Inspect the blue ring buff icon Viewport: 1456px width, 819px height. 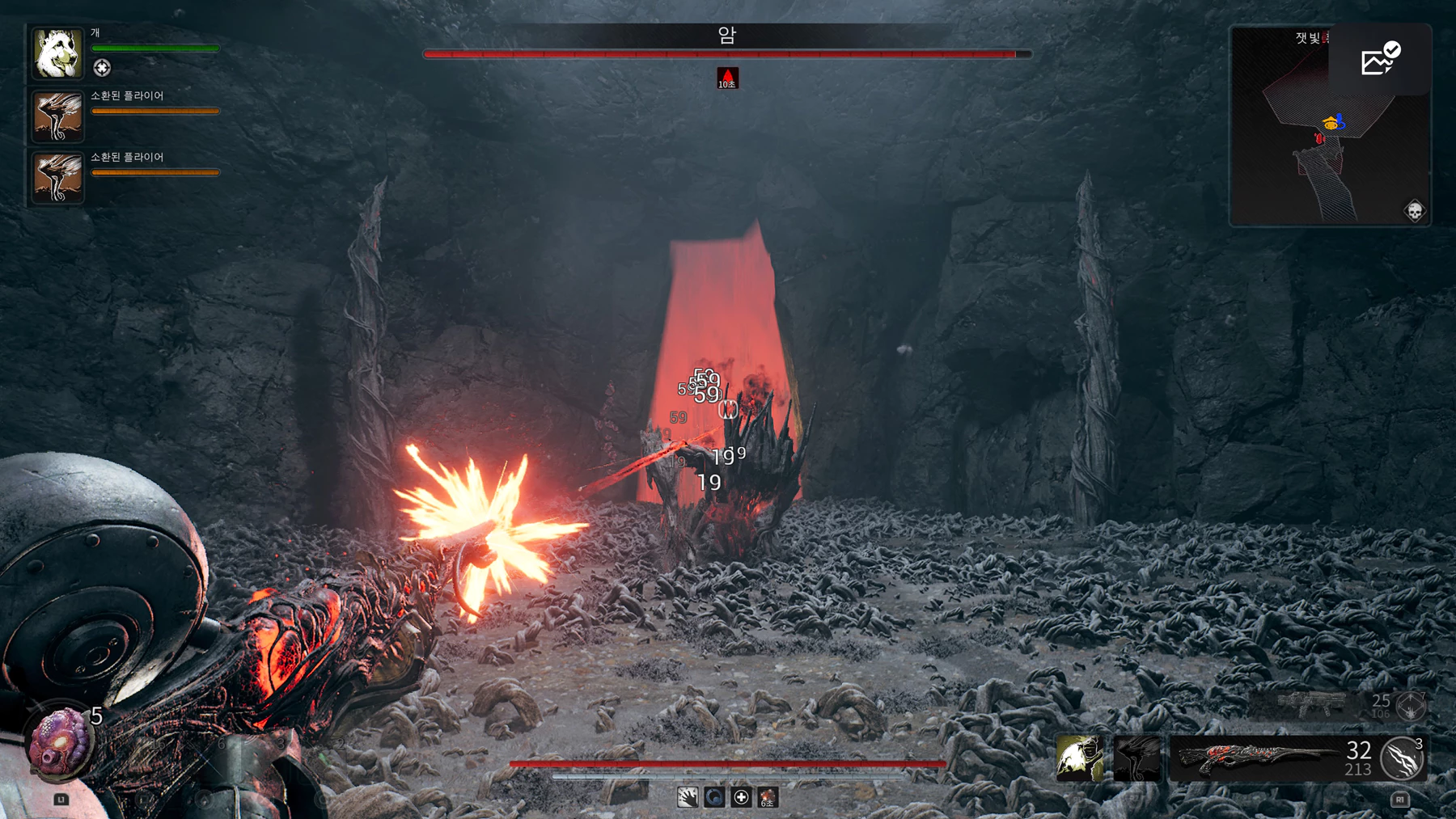(714, 798)
